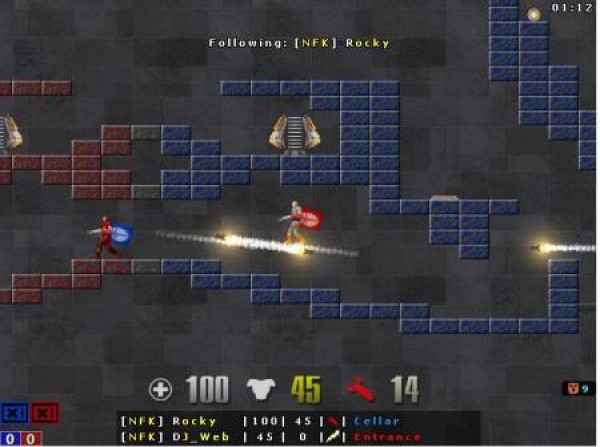The image size is (600, 447).
Task: Click the red team flag icon
Action: [x=44, y=414]
